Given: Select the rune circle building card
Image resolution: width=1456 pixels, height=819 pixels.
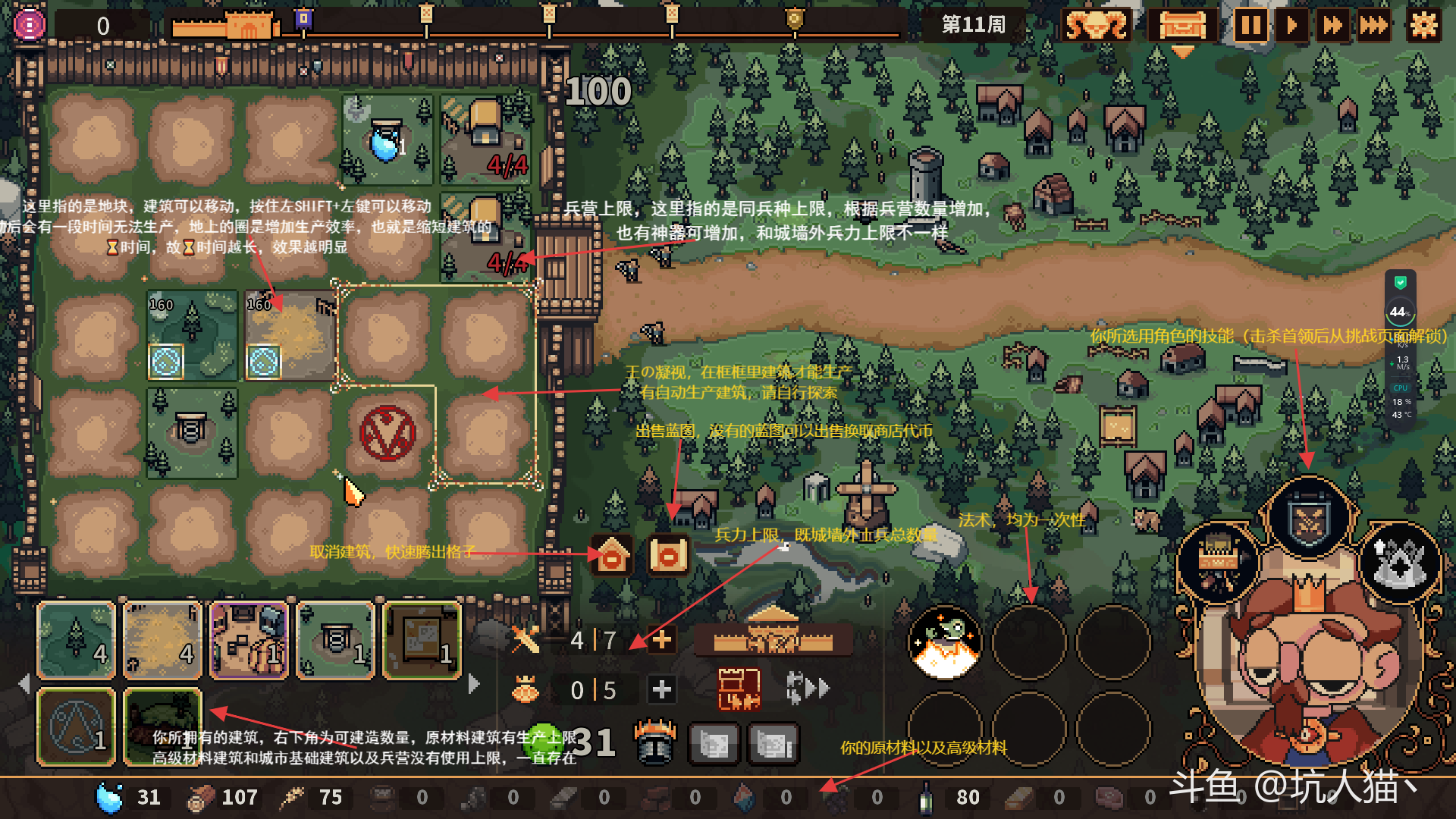Looking at the screenshot, I should pyautogui.click(x=77, y=726).
